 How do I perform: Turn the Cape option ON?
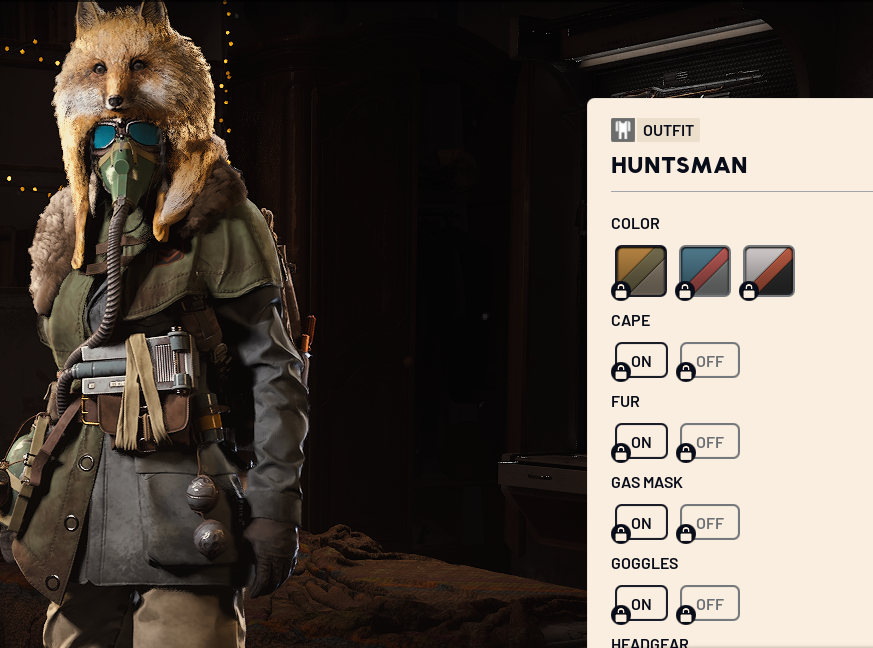tap(641, 360)
